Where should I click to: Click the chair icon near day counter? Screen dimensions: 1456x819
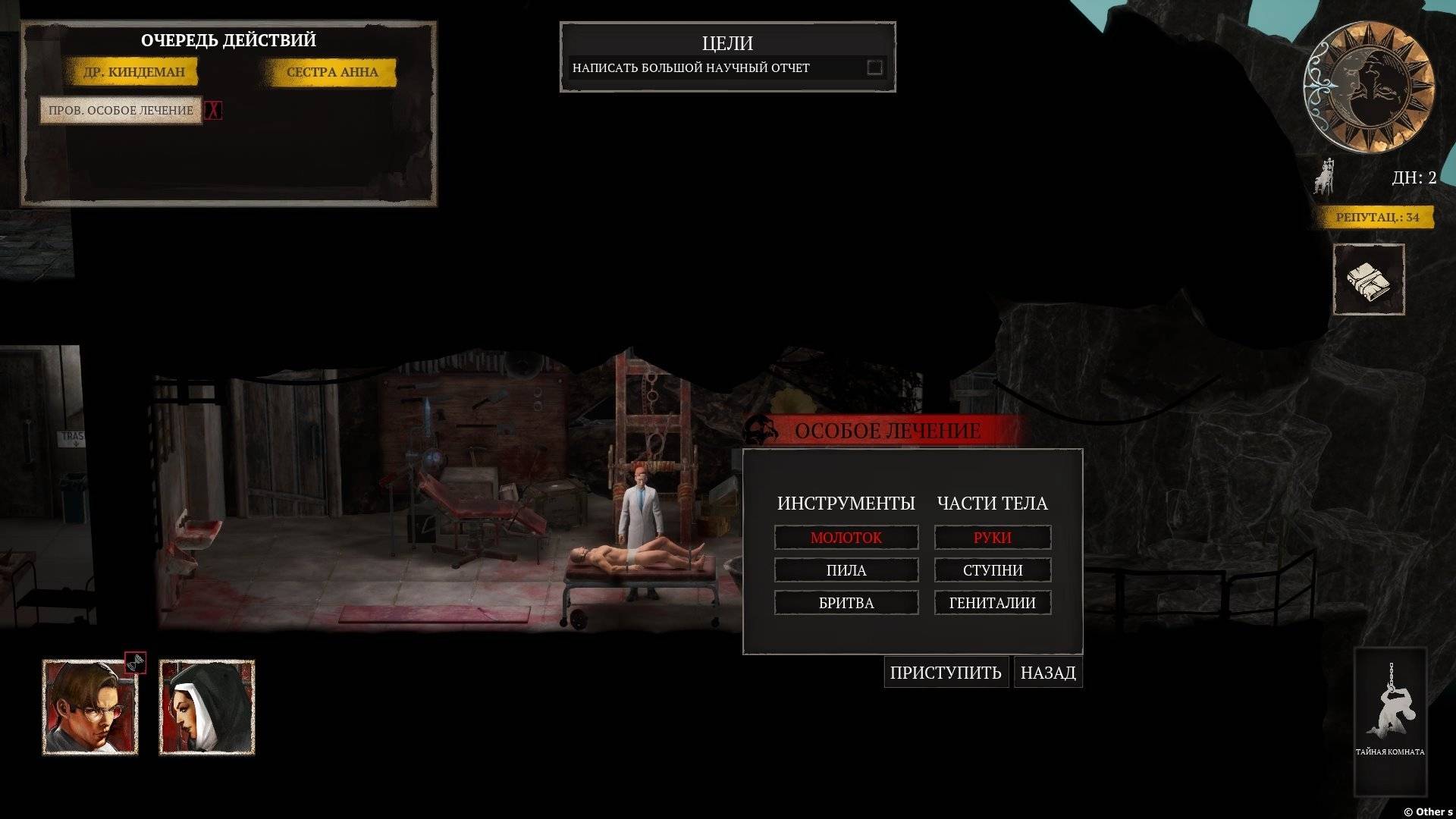(1324, 178)
